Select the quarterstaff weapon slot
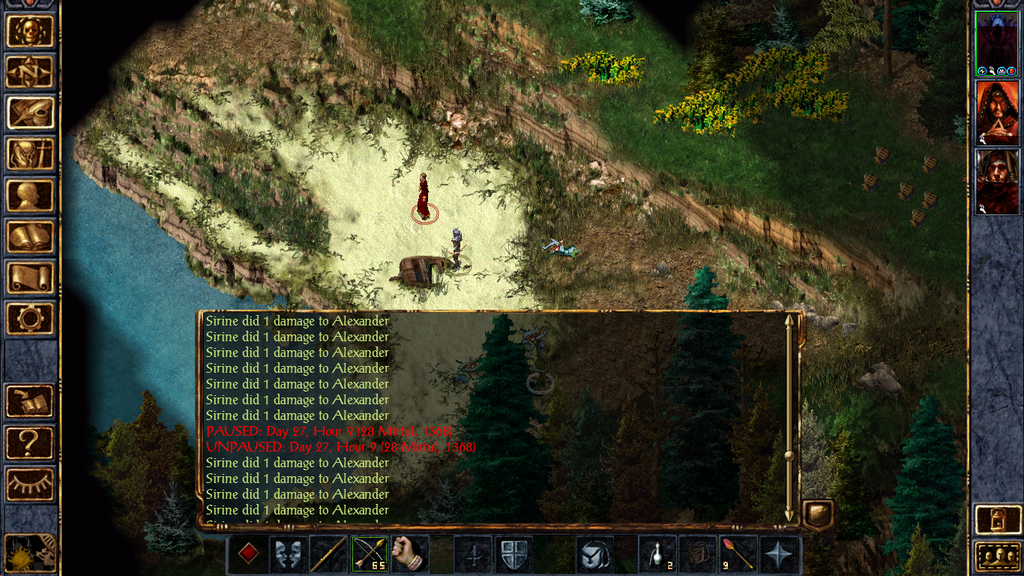 328,554
